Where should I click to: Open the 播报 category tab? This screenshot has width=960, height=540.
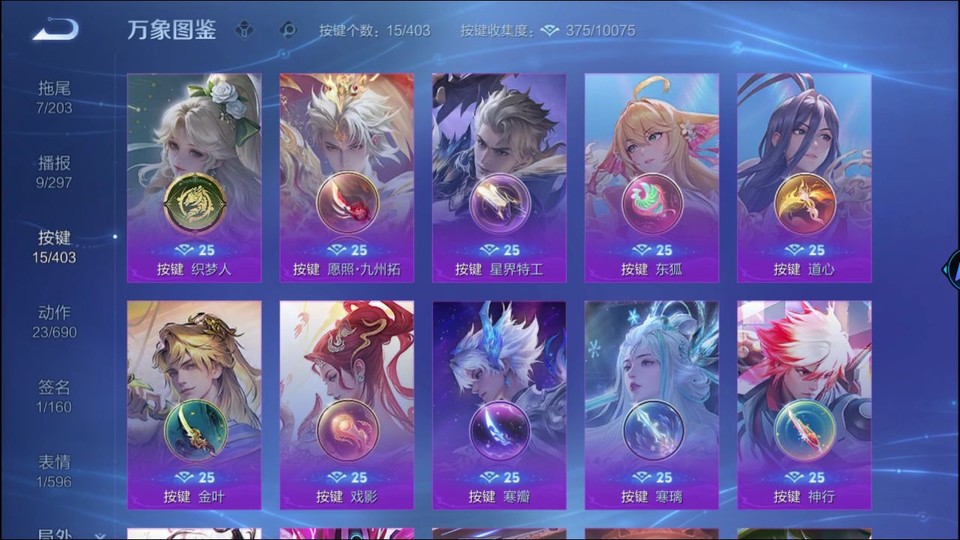55,172
